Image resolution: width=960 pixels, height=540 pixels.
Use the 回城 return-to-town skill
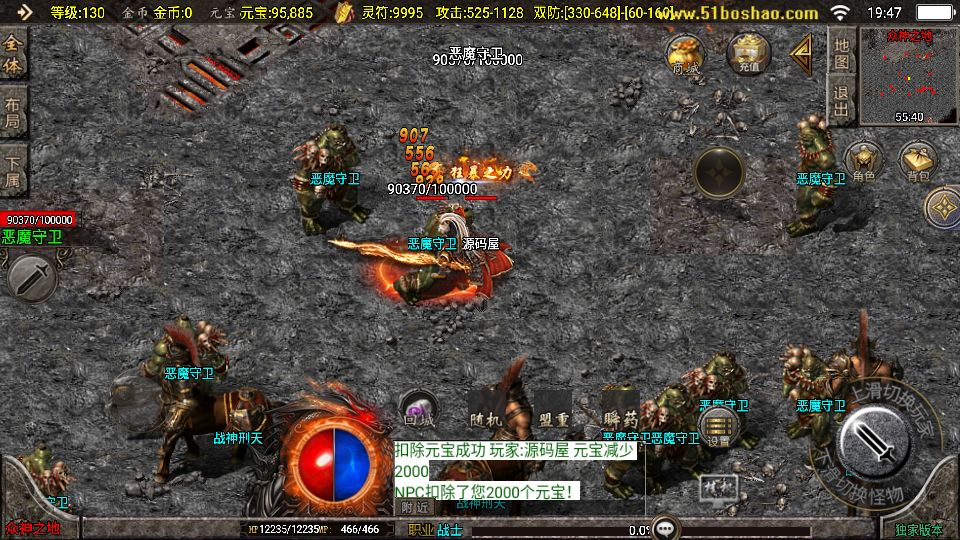click(417, 409)
